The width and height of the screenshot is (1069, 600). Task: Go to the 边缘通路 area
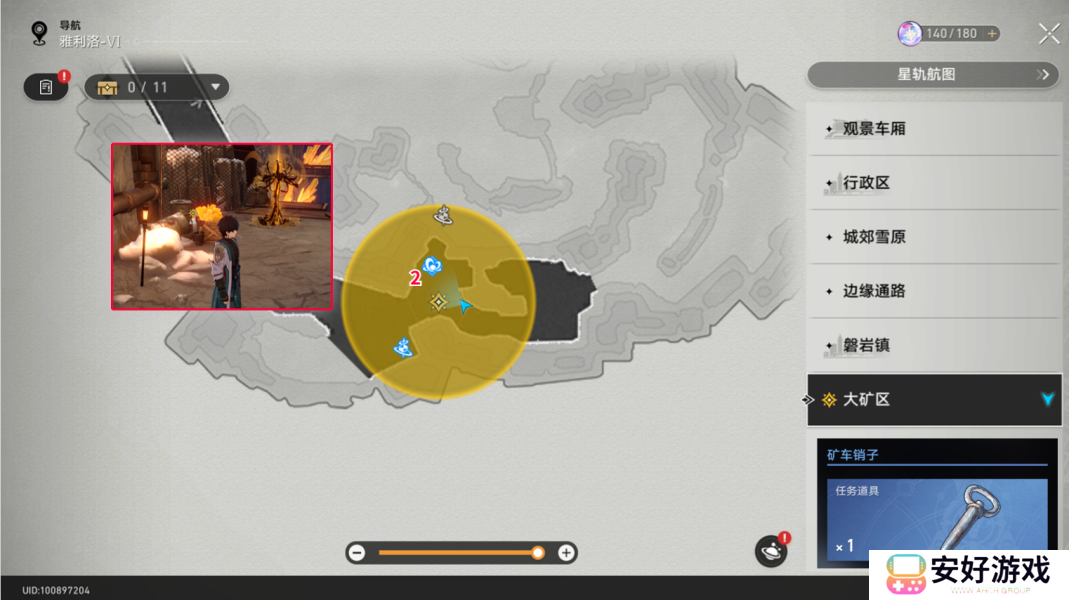pyautogui.click(x=934, y=291)
